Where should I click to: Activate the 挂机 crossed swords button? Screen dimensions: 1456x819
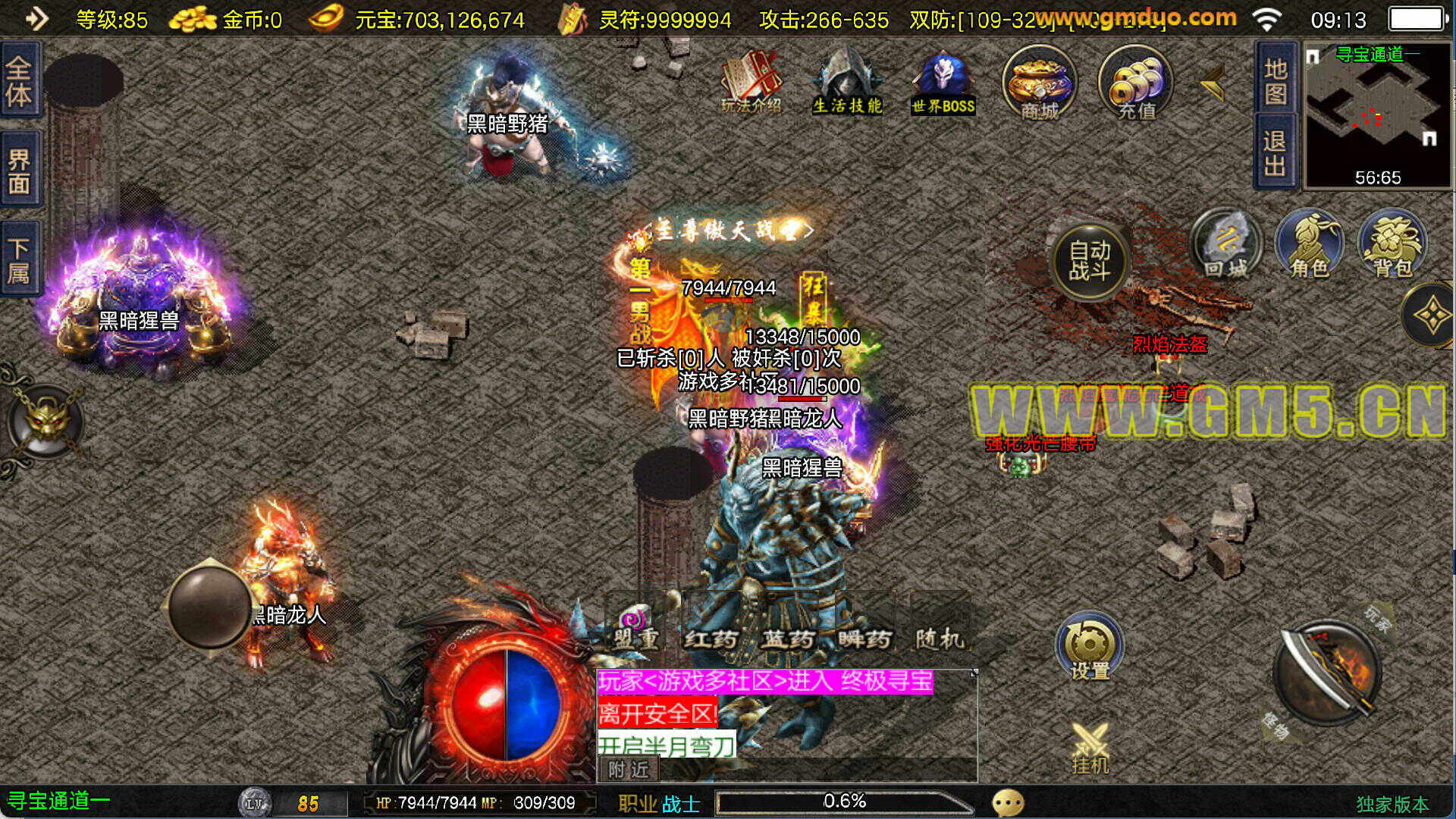(1090, 748)
